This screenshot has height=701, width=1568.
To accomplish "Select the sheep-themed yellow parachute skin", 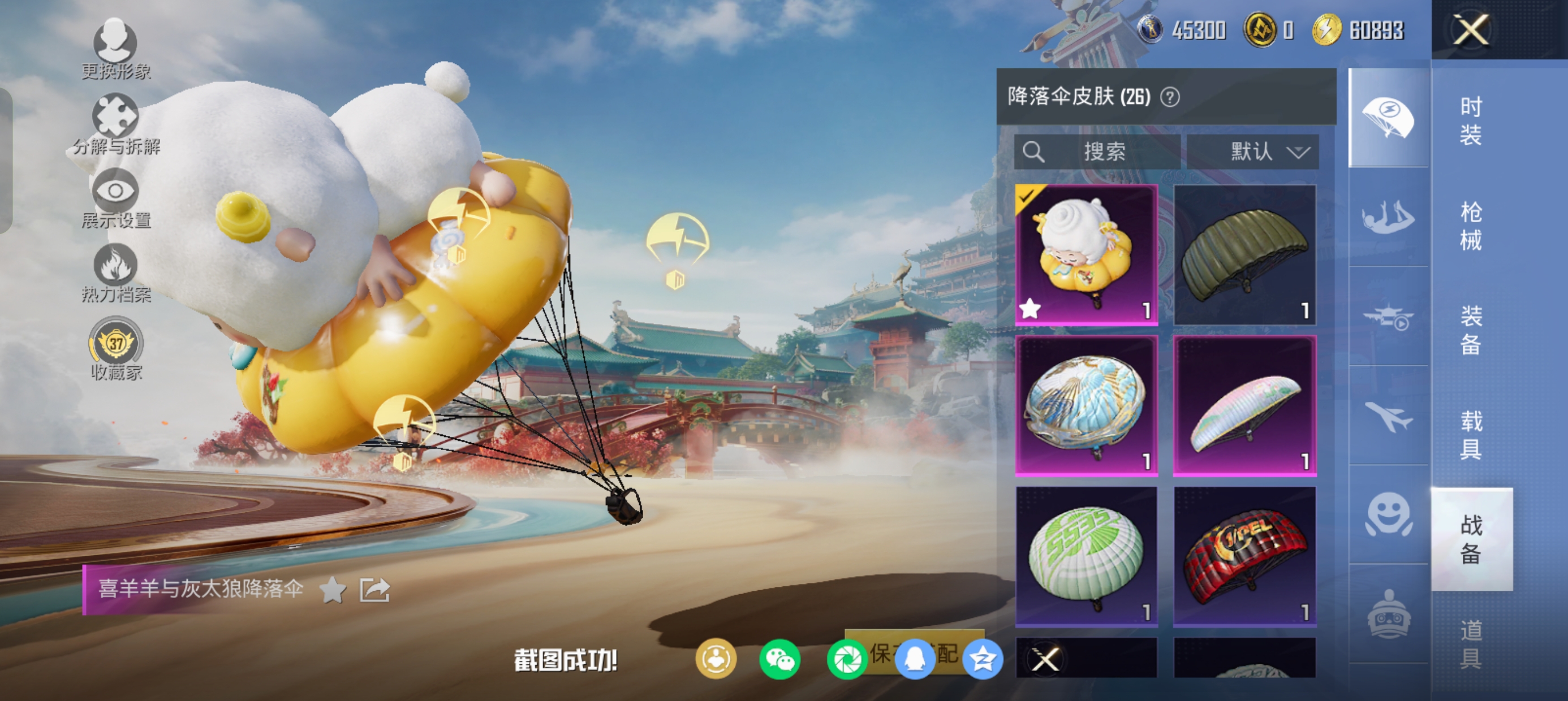I will (x=1087, y=254).
